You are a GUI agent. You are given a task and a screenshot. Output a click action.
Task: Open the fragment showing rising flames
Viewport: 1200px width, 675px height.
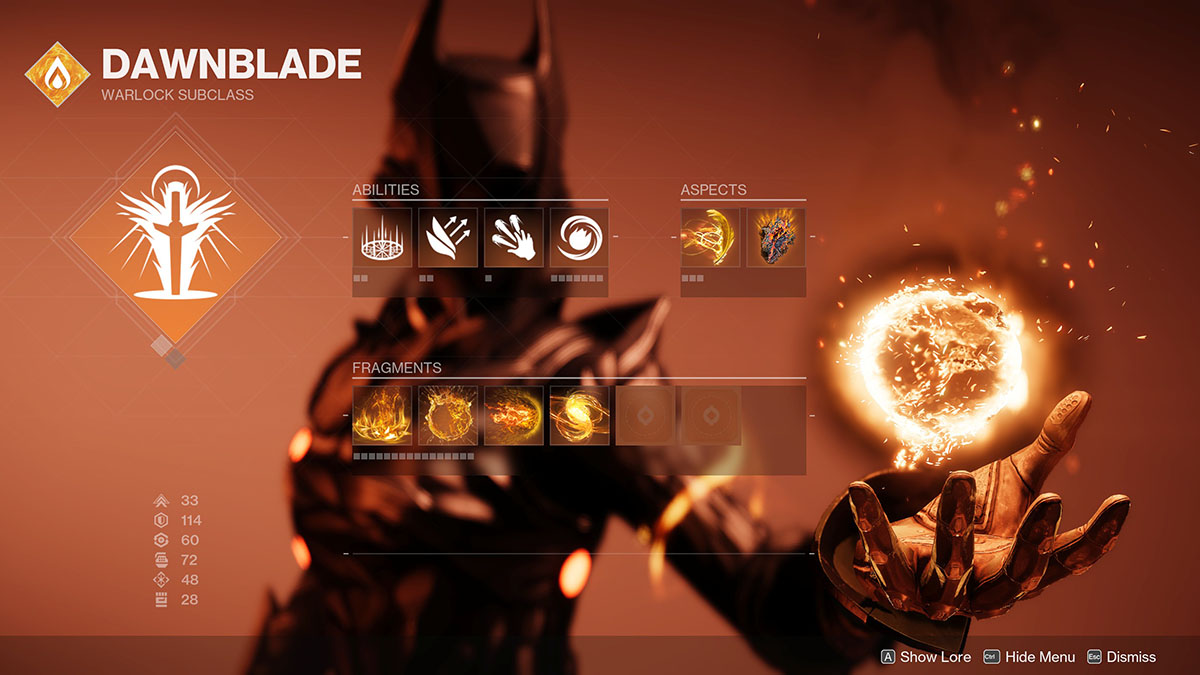coord(382,415)
